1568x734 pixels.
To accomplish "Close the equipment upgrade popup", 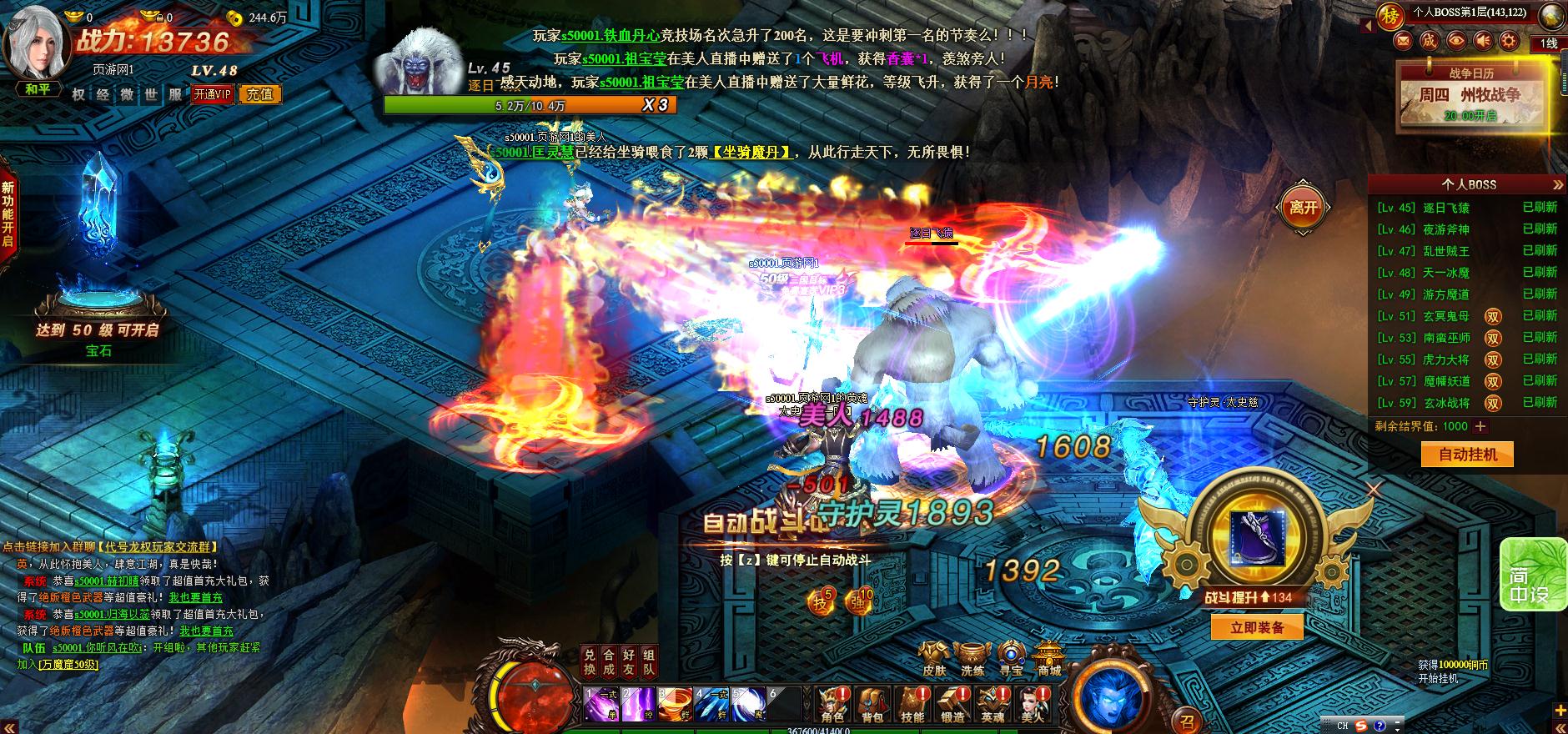I will pyautogui.click(x=1374, y=490).
